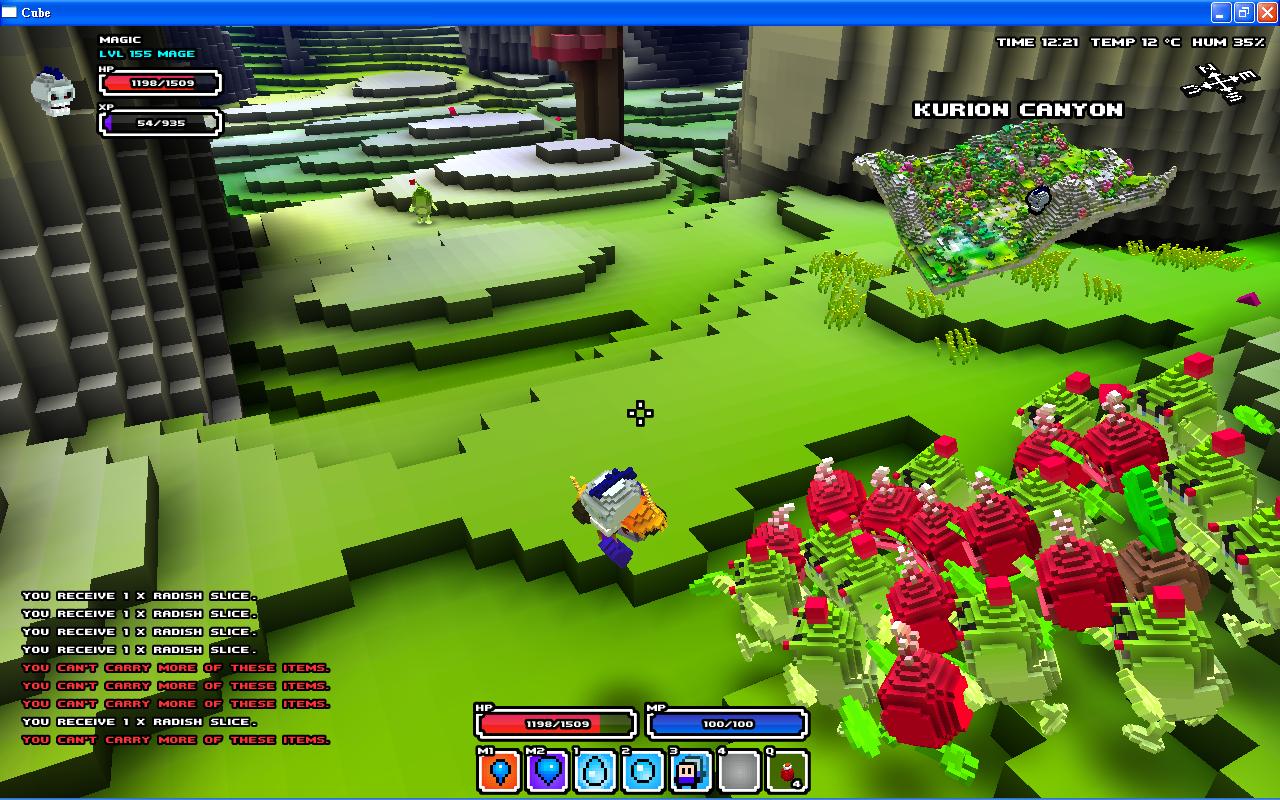Image resolution: width=1280 pixels, height=800 pixels.
Task: Trigger the blue bubble skill in slot 2
Action: [643, 772]
